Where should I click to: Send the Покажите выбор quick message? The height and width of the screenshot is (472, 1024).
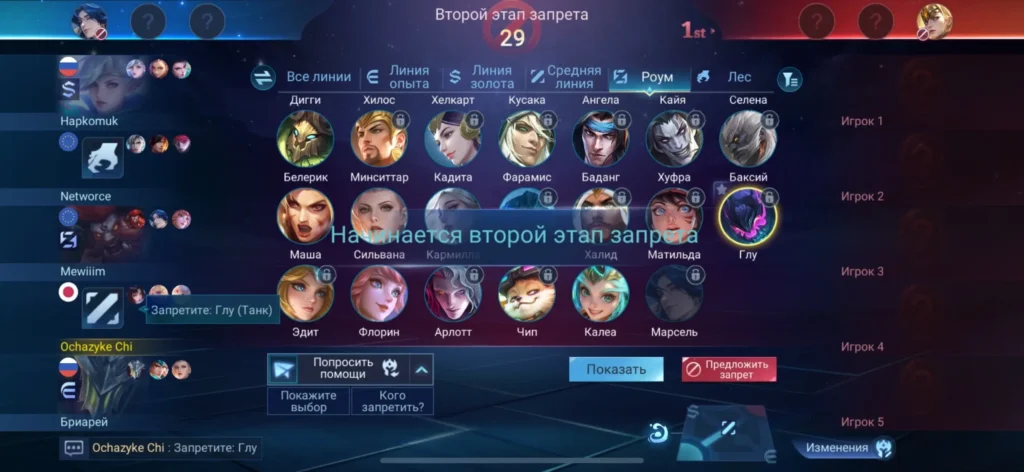pyautogui.click(x=309, y=401)
